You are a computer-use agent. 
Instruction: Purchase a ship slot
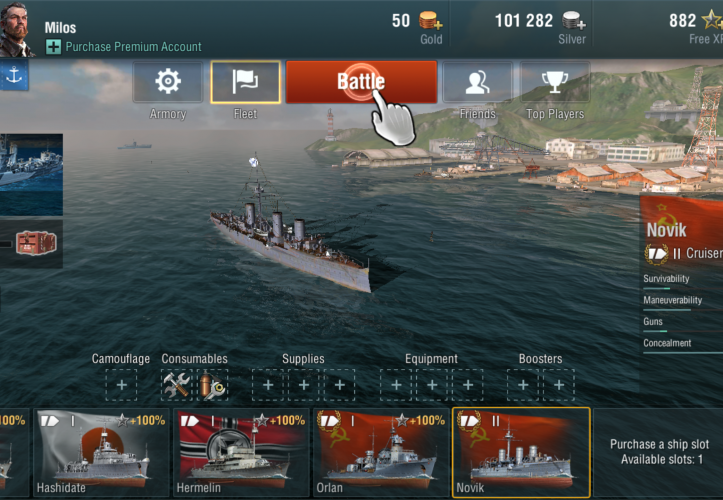(x=659, y=451)
